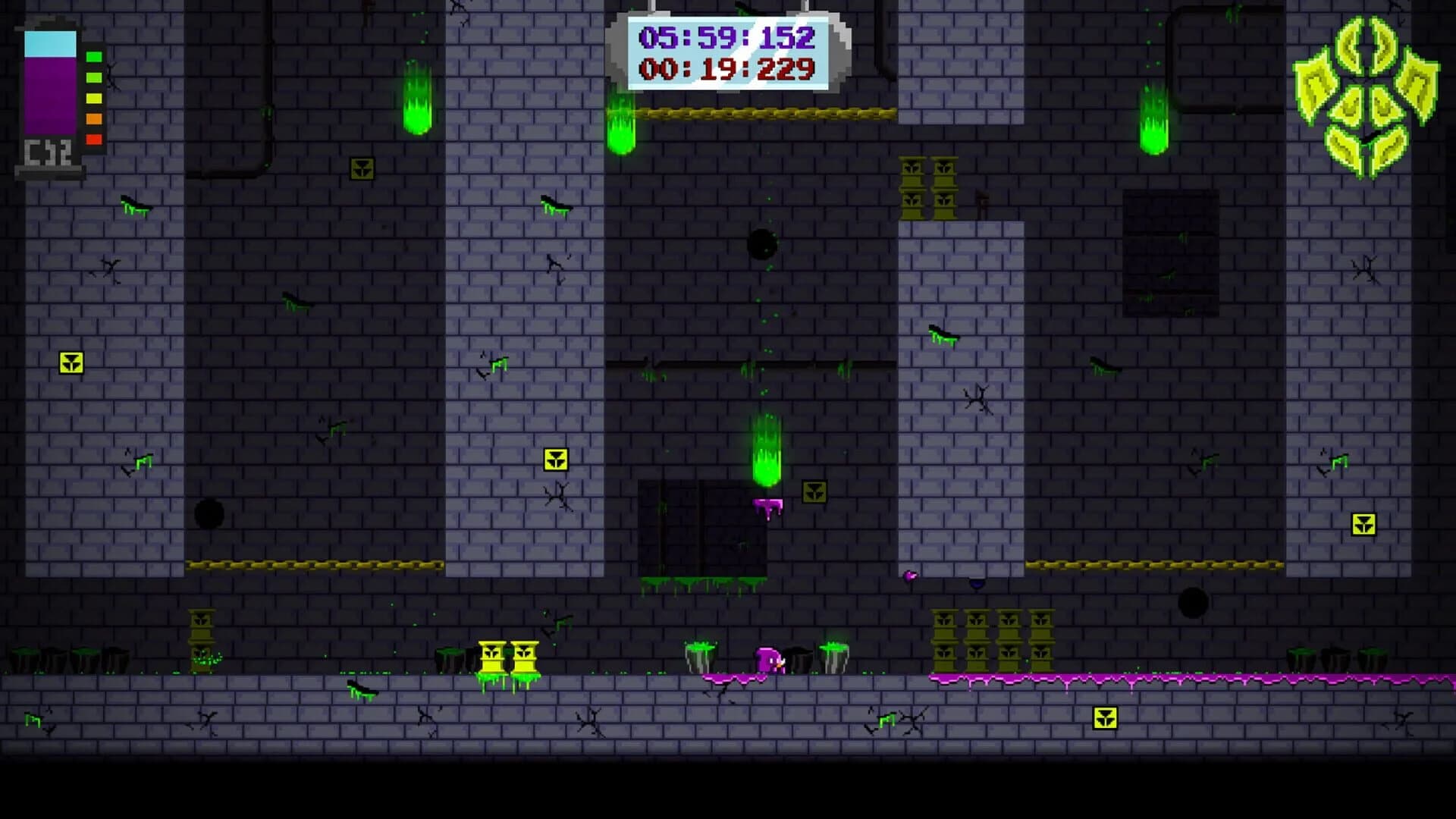Image resolution: width=1456 pixels, height=819 pixels.
Task: Open the red timer readout 00:19:229
Action: (x=726, y=70)
